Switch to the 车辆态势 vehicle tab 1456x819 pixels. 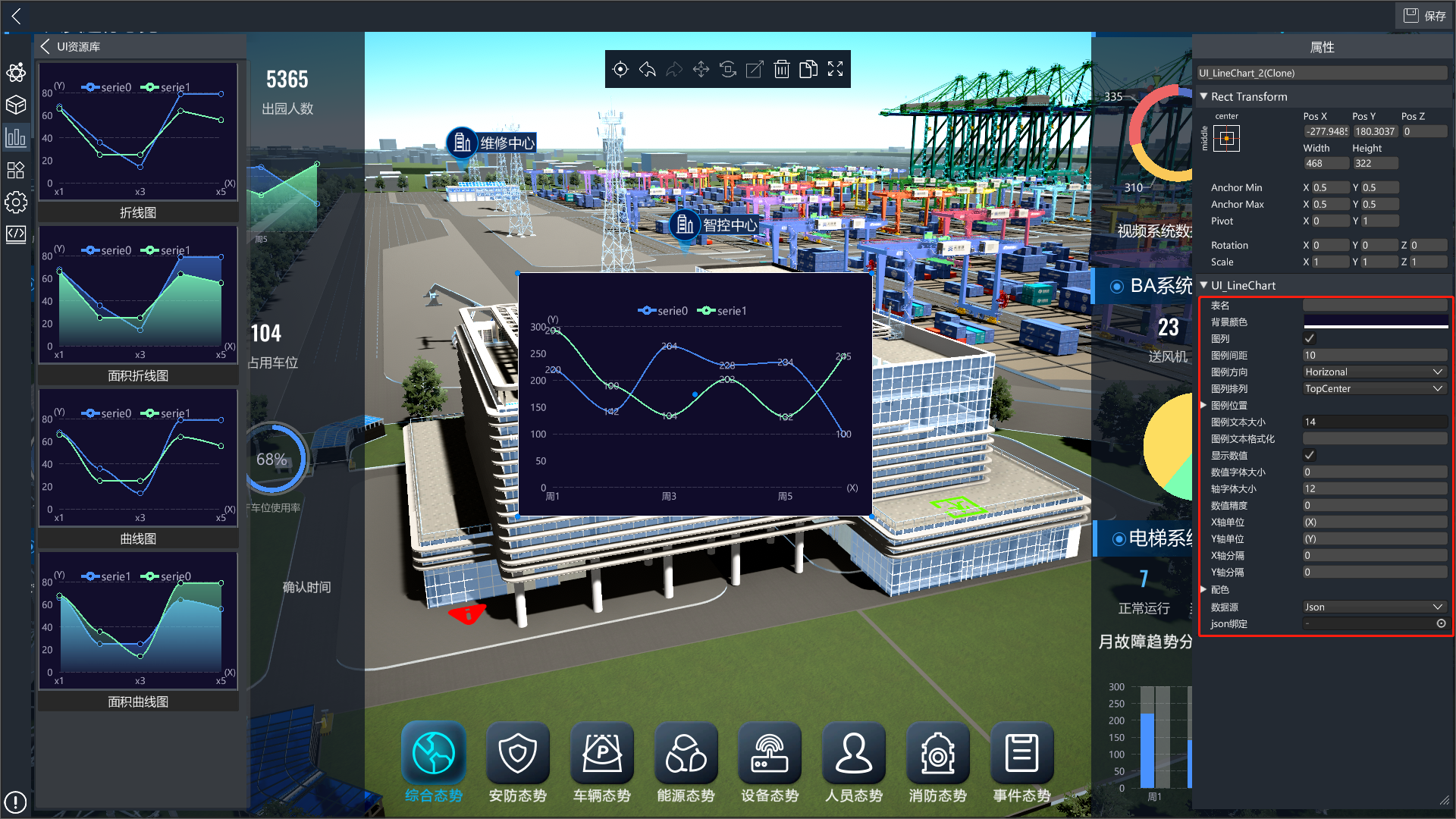coord(602,762)
